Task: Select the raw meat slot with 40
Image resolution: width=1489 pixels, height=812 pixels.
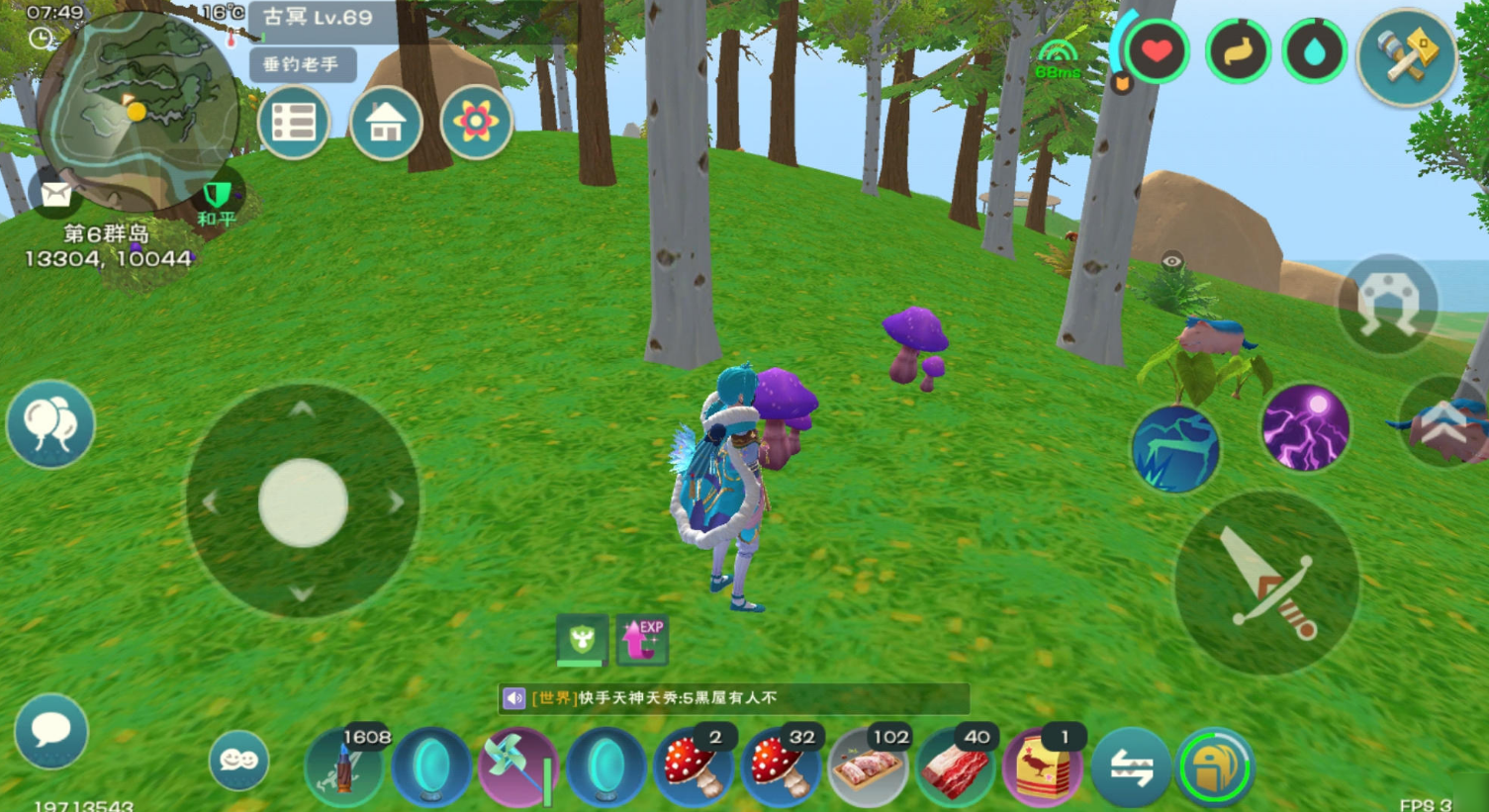Action: 954,767
